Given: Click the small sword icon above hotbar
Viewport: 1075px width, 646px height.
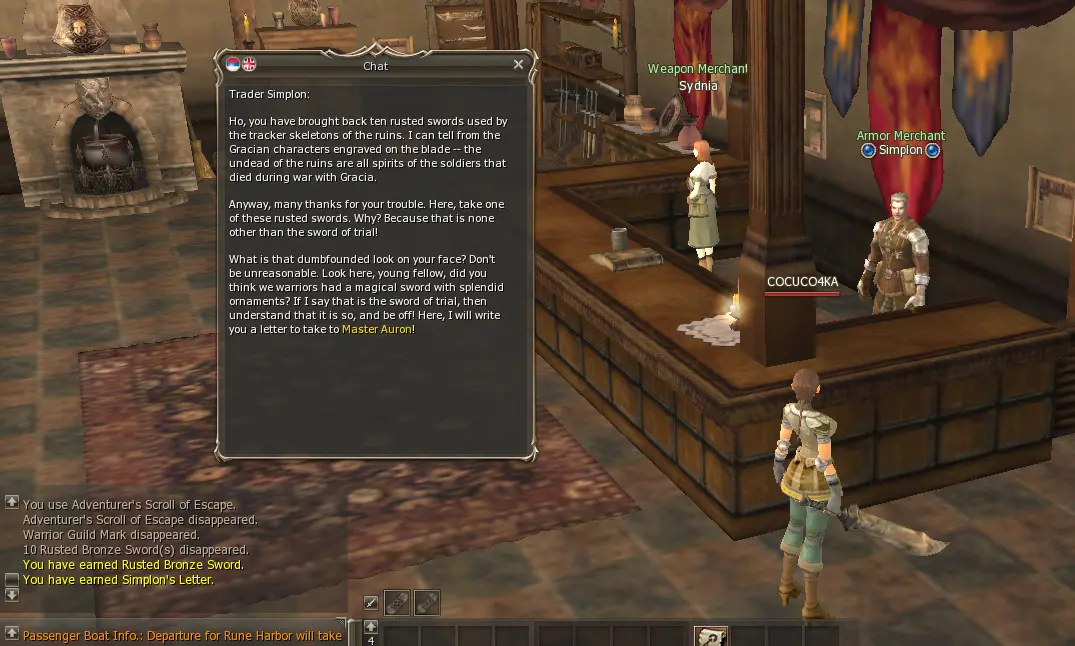Looking at the screenshot, I should [x=371, y=603].
